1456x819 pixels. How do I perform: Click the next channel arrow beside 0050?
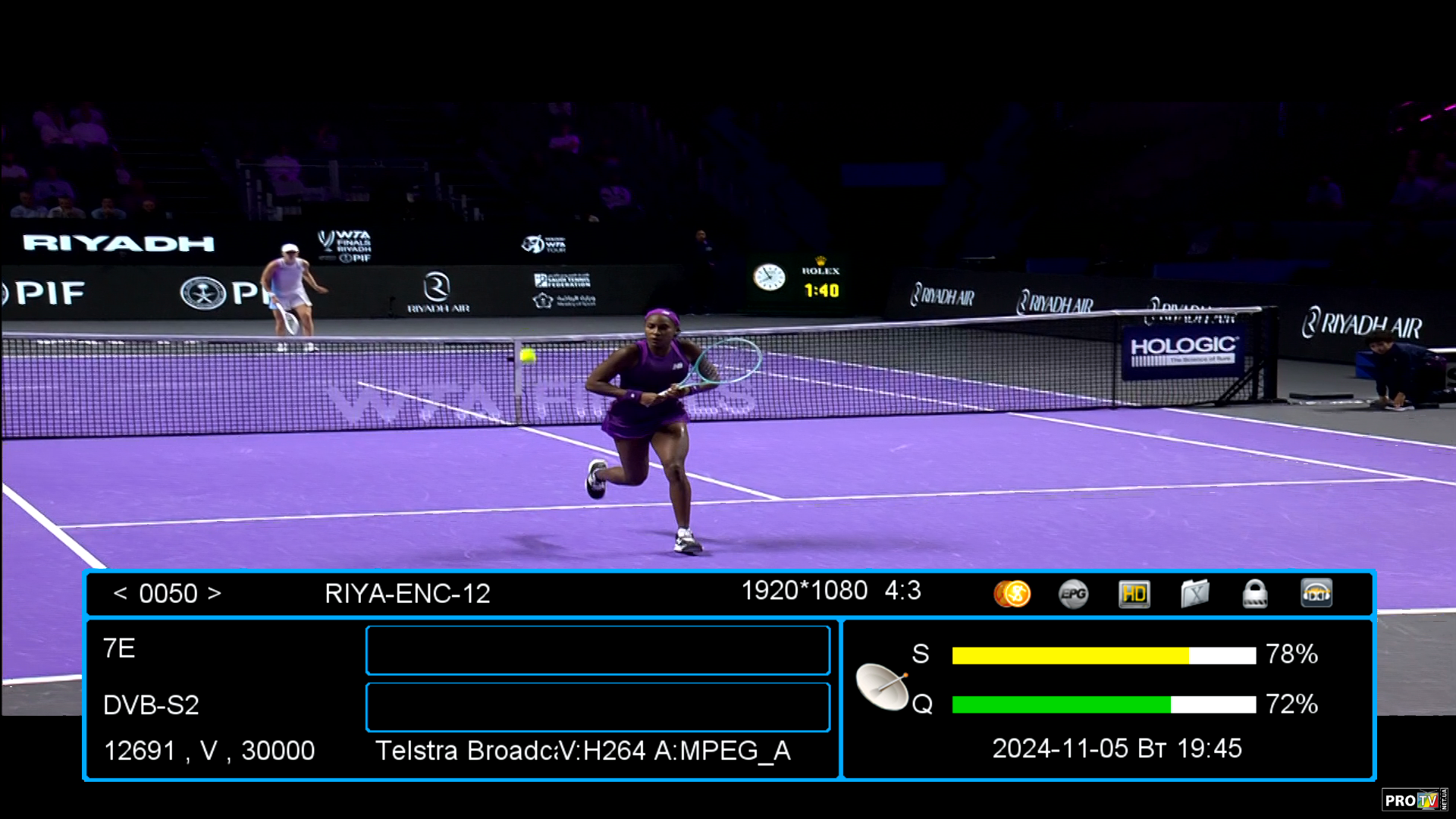215,593
